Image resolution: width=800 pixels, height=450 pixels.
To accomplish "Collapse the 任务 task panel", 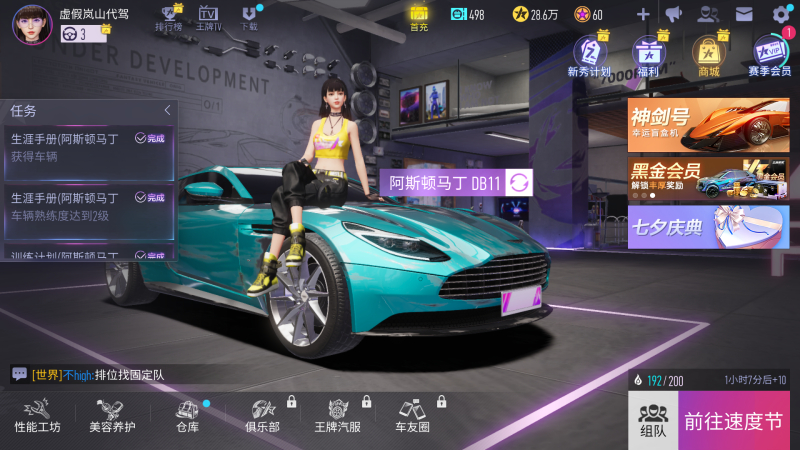I will 167,110.
